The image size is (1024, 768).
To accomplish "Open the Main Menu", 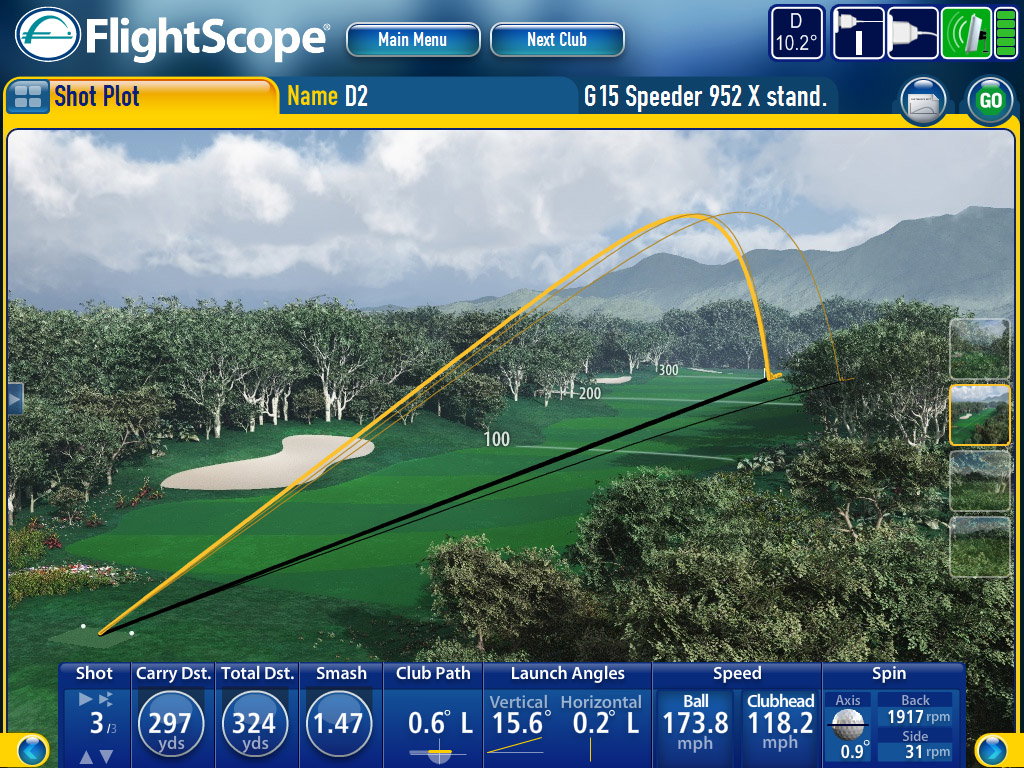I will point(412,40).
